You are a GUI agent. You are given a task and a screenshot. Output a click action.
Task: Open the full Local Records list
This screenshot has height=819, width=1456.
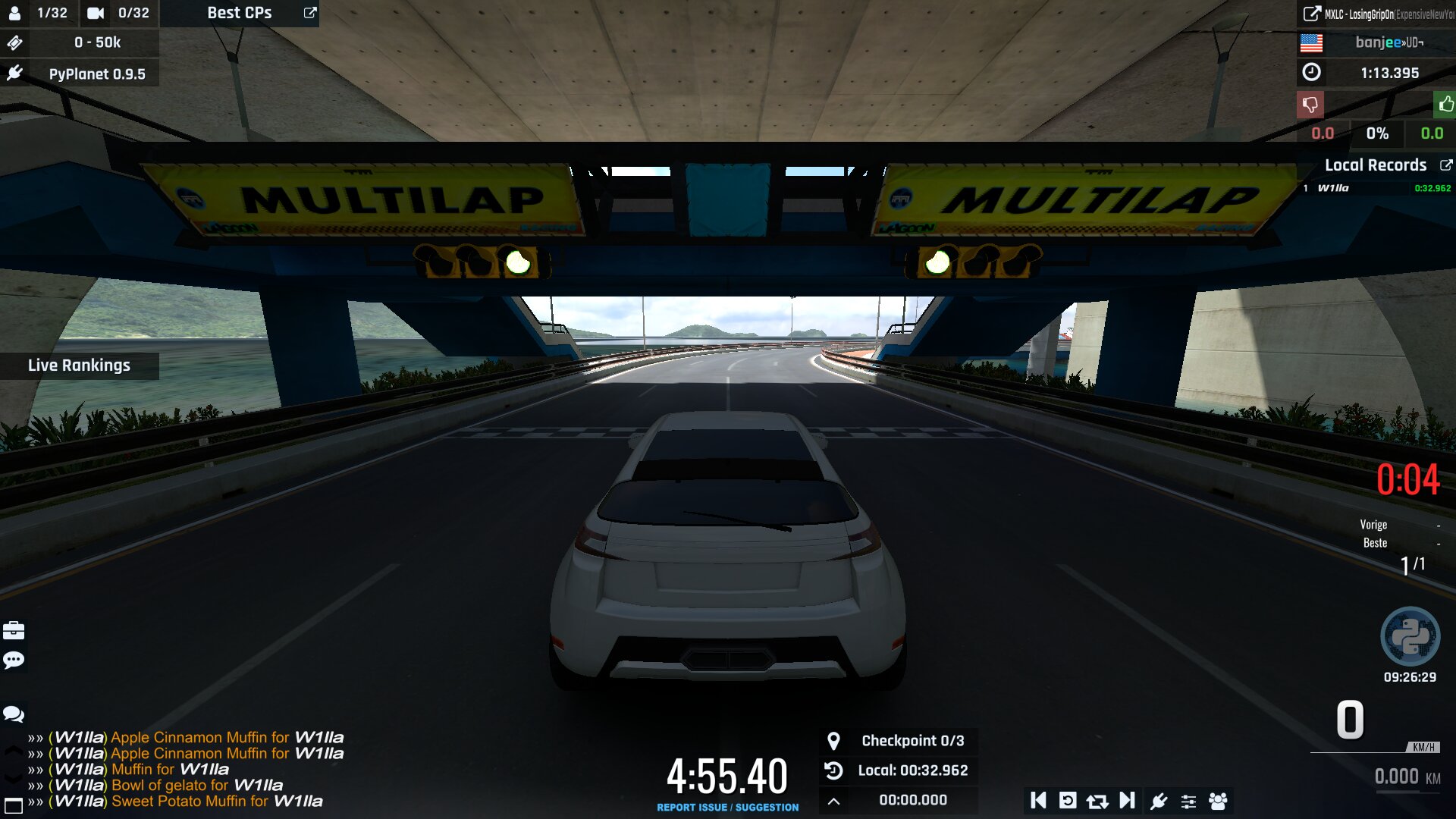coord(1446,165)
